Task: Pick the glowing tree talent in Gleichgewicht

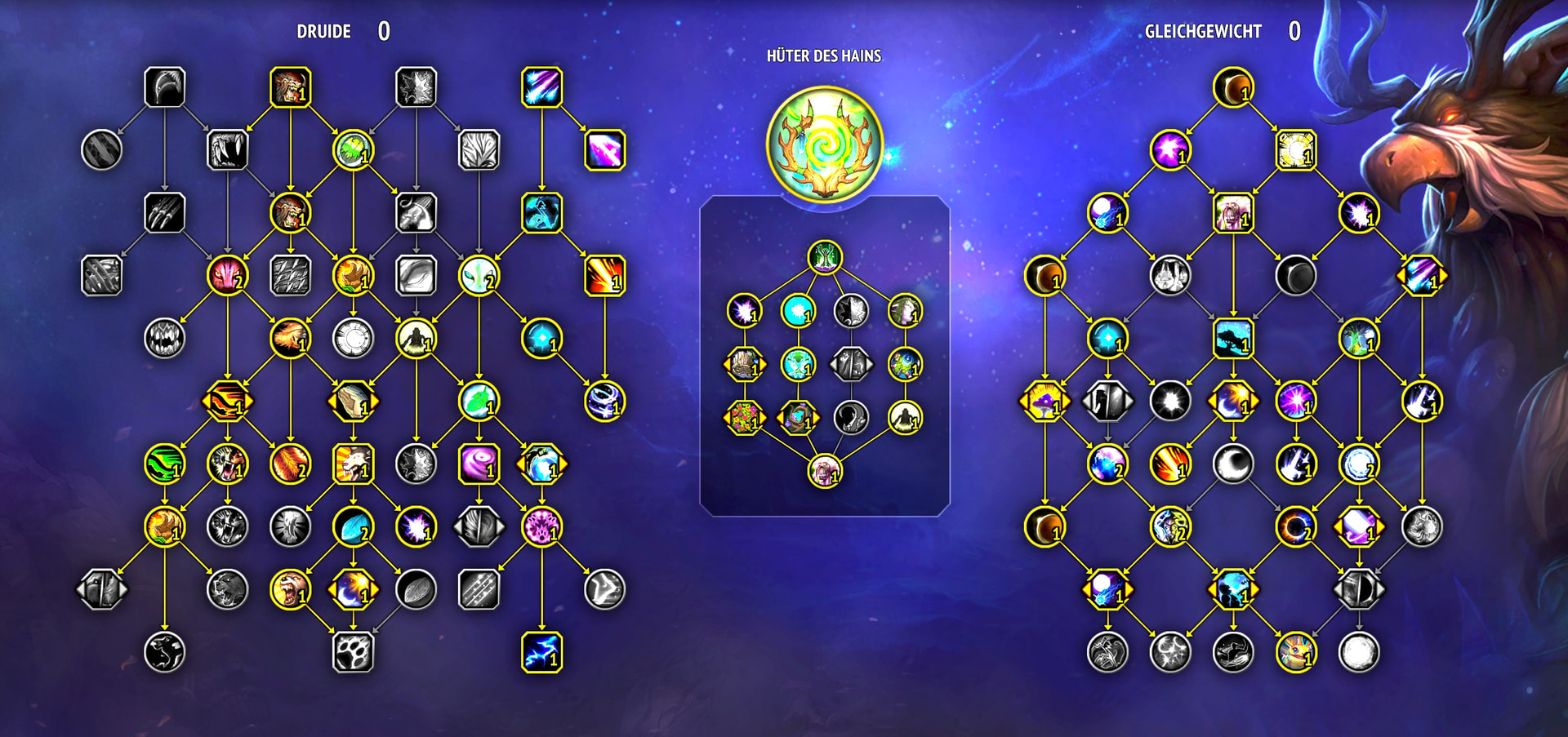Action: (x=1358, y=338)
